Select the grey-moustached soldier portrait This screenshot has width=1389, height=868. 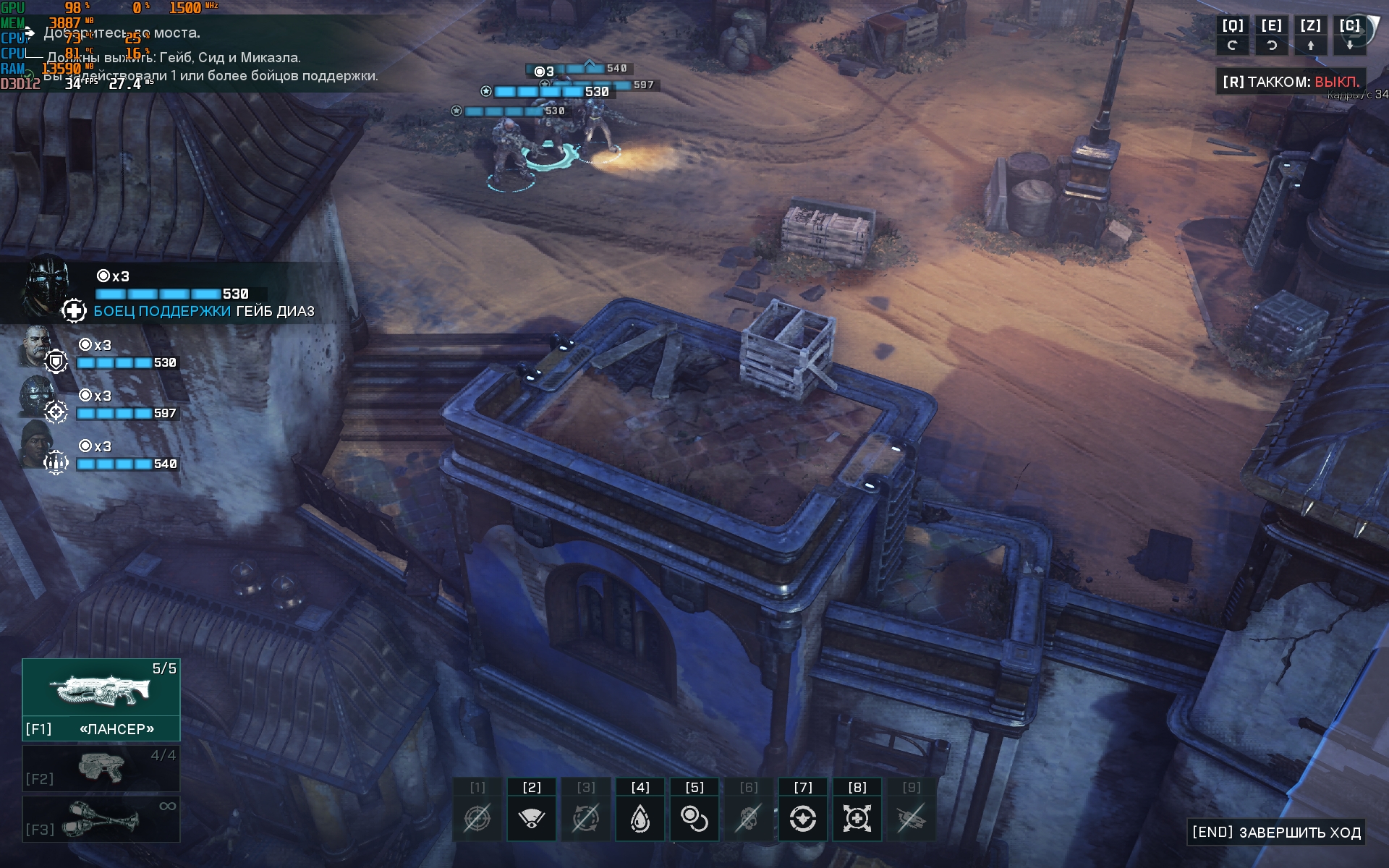click(x=36, y=346)
